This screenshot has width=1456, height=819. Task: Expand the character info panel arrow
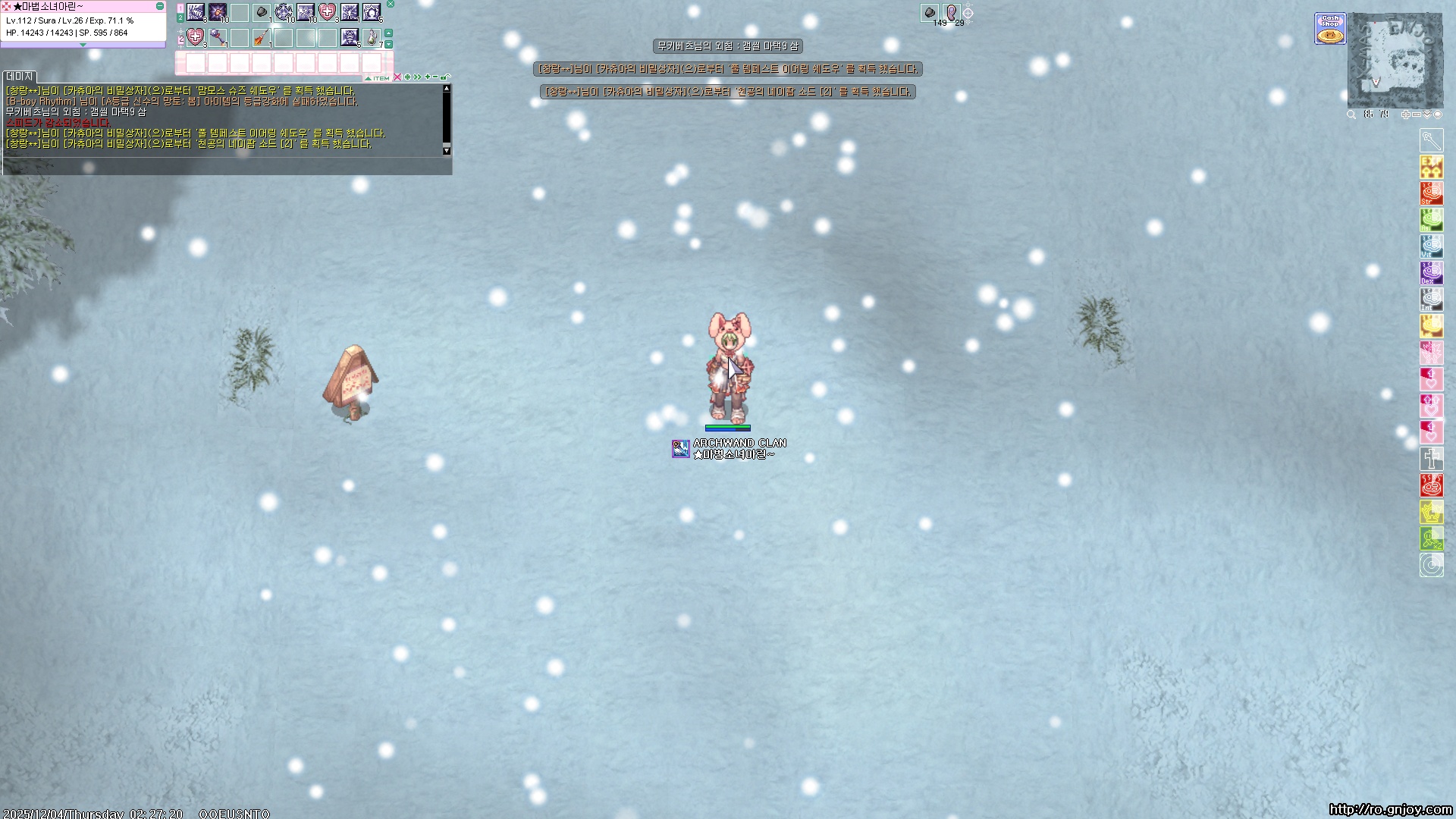click(83, 45)
